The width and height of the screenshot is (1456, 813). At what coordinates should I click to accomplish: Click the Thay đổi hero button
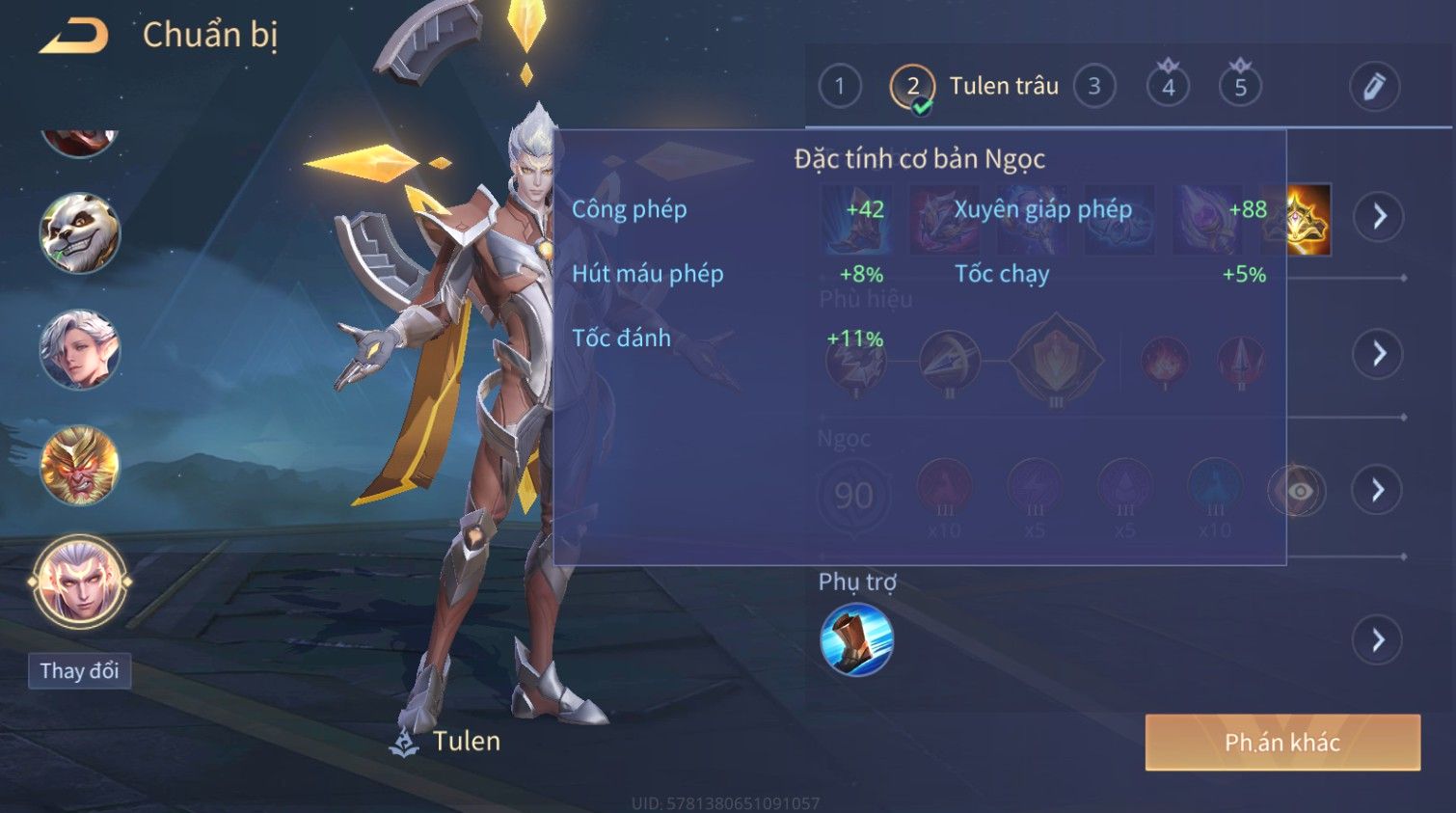(79, 670)
